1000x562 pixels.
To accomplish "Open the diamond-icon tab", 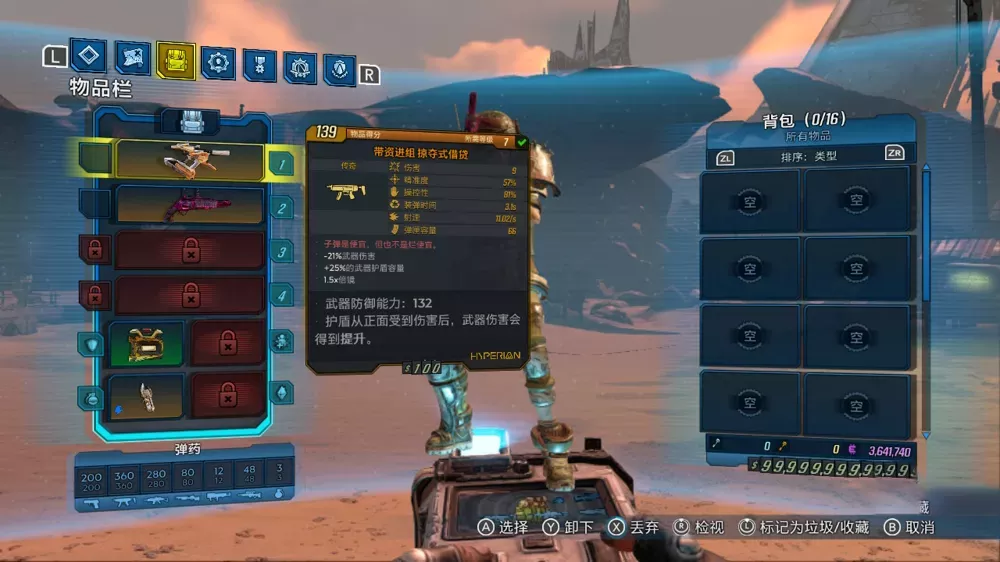I will (x=88, y=56).
